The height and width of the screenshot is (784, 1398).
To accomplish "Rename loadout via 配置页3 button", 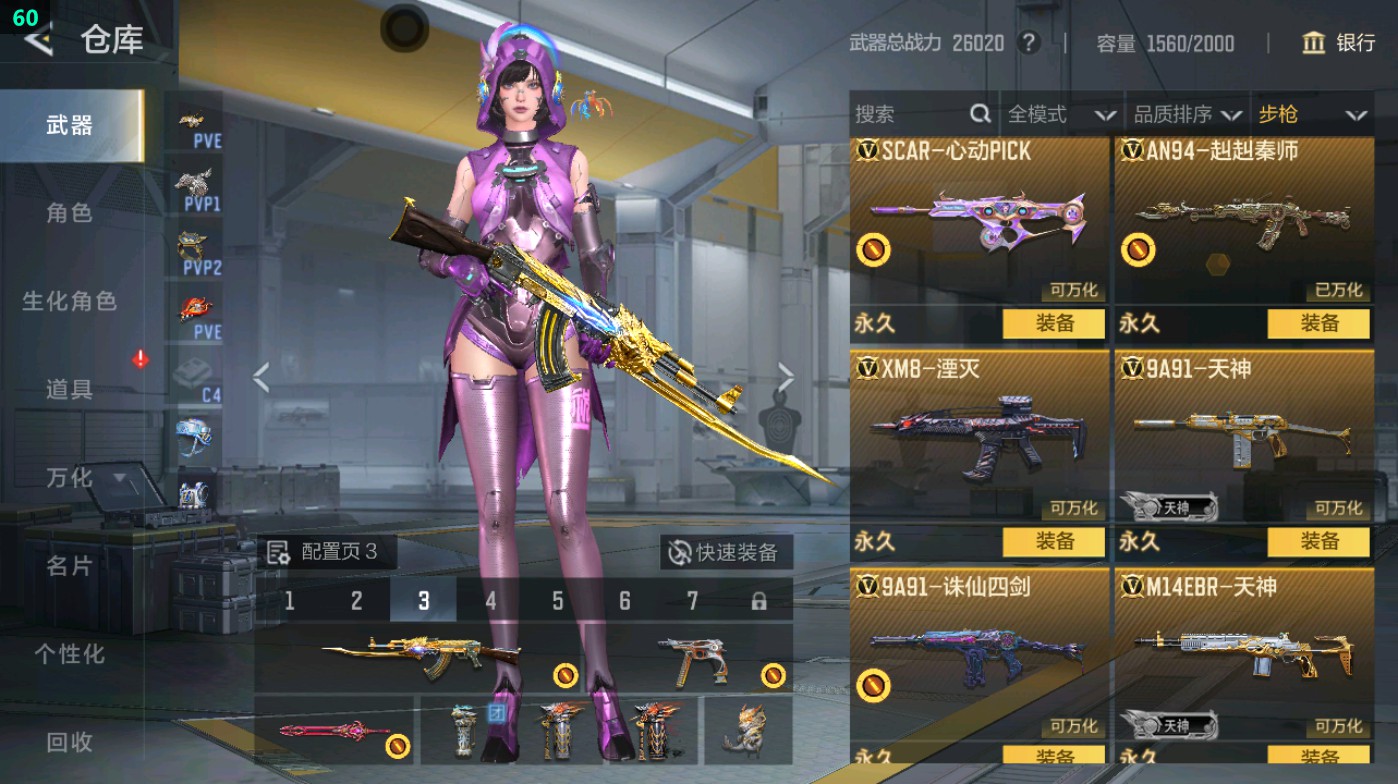I will (x=325, y=552).
